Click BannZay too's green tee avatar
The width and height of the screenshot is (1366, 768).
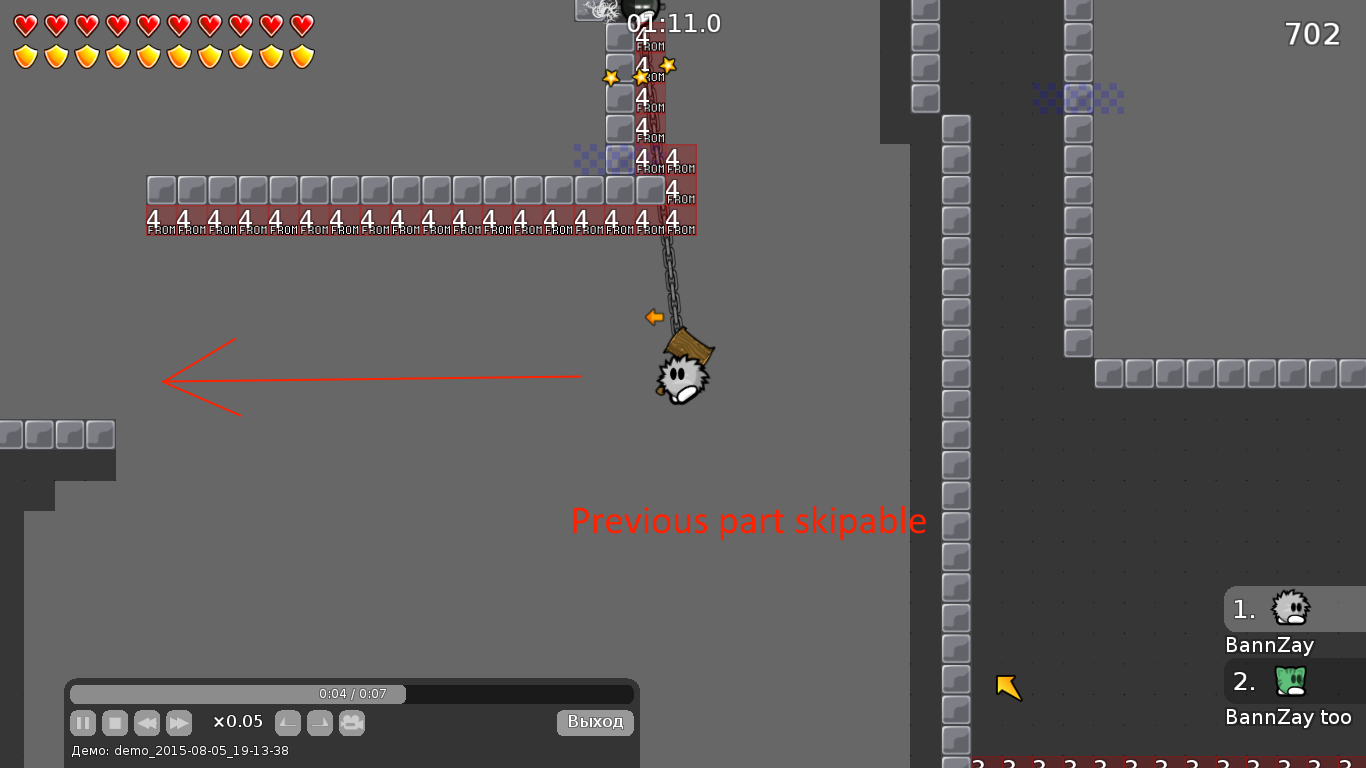[x=1291, y=682]
